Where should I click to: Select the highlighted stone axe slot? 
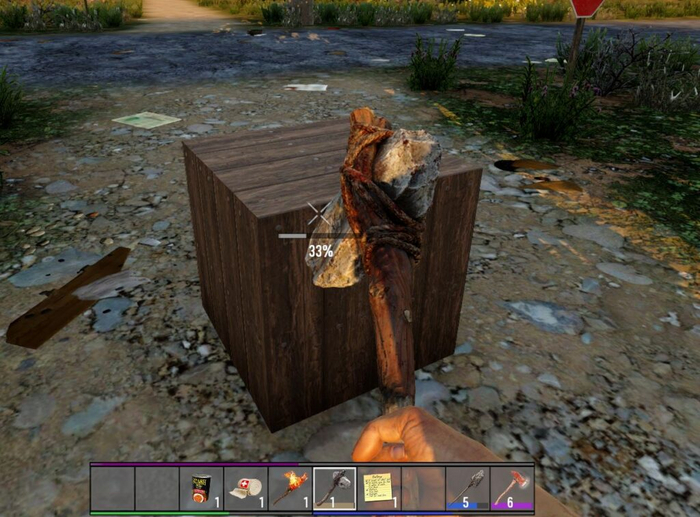coord(334,488)
